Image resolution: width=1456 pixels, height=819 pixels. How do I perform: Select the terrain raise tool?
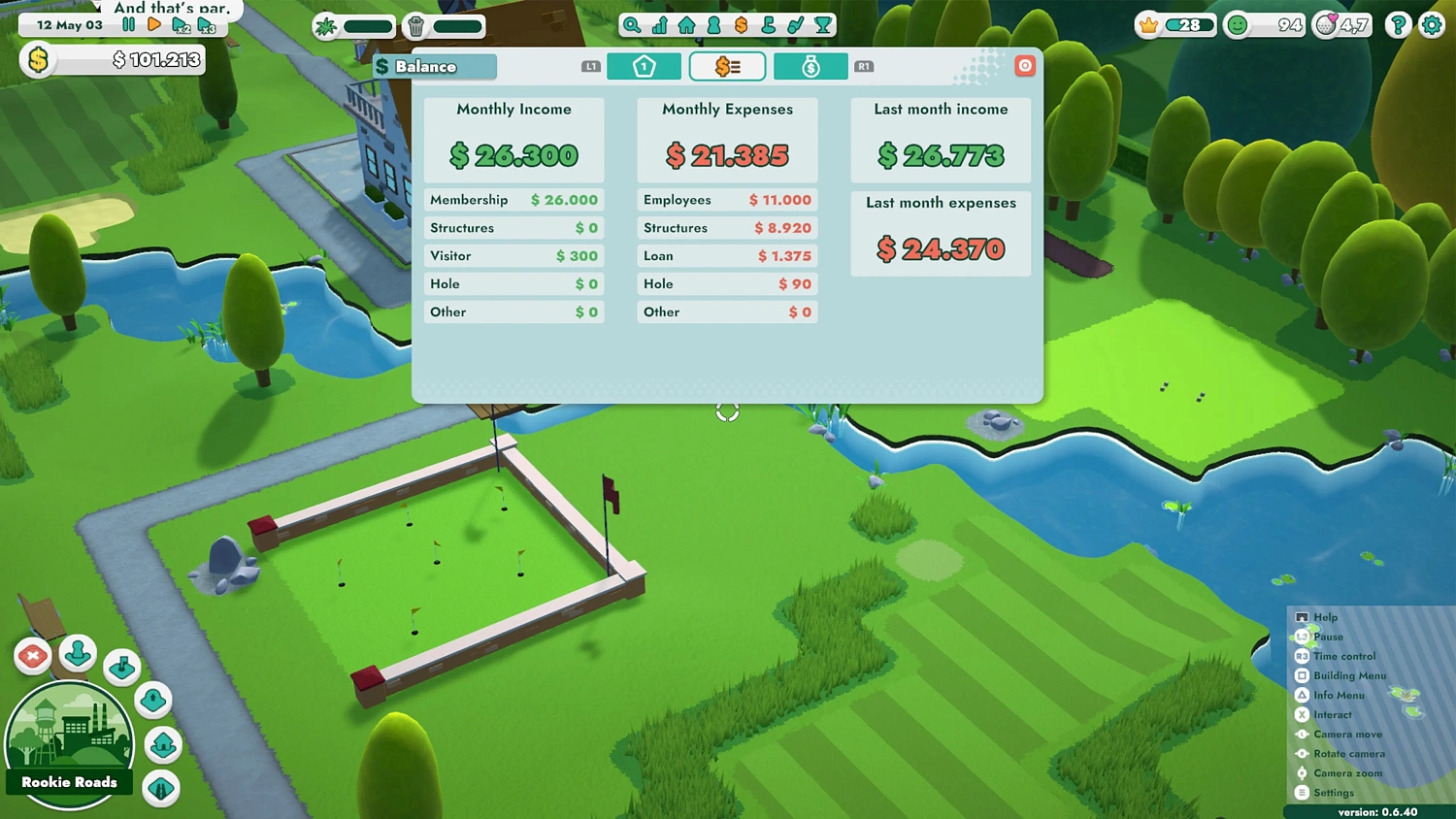(x=152, y=700)
